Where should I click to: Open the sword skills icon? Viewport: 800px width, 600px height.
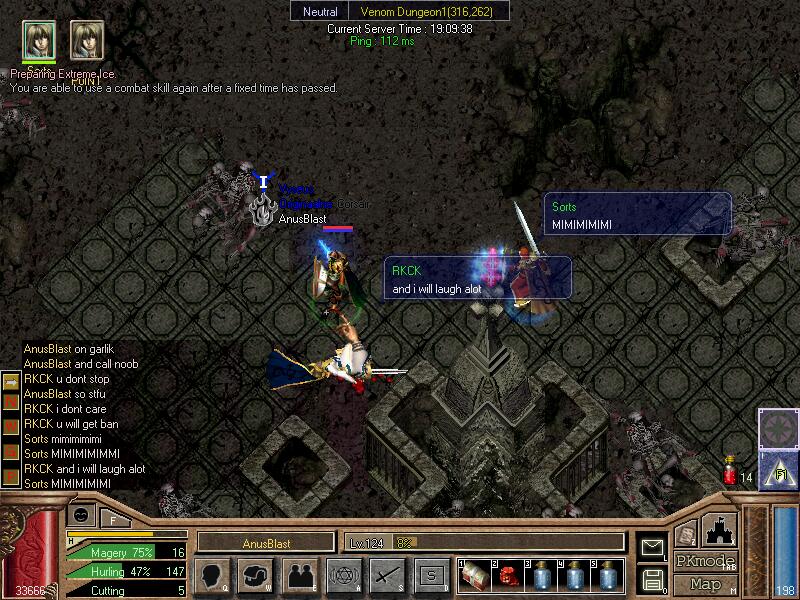point(387,575)
